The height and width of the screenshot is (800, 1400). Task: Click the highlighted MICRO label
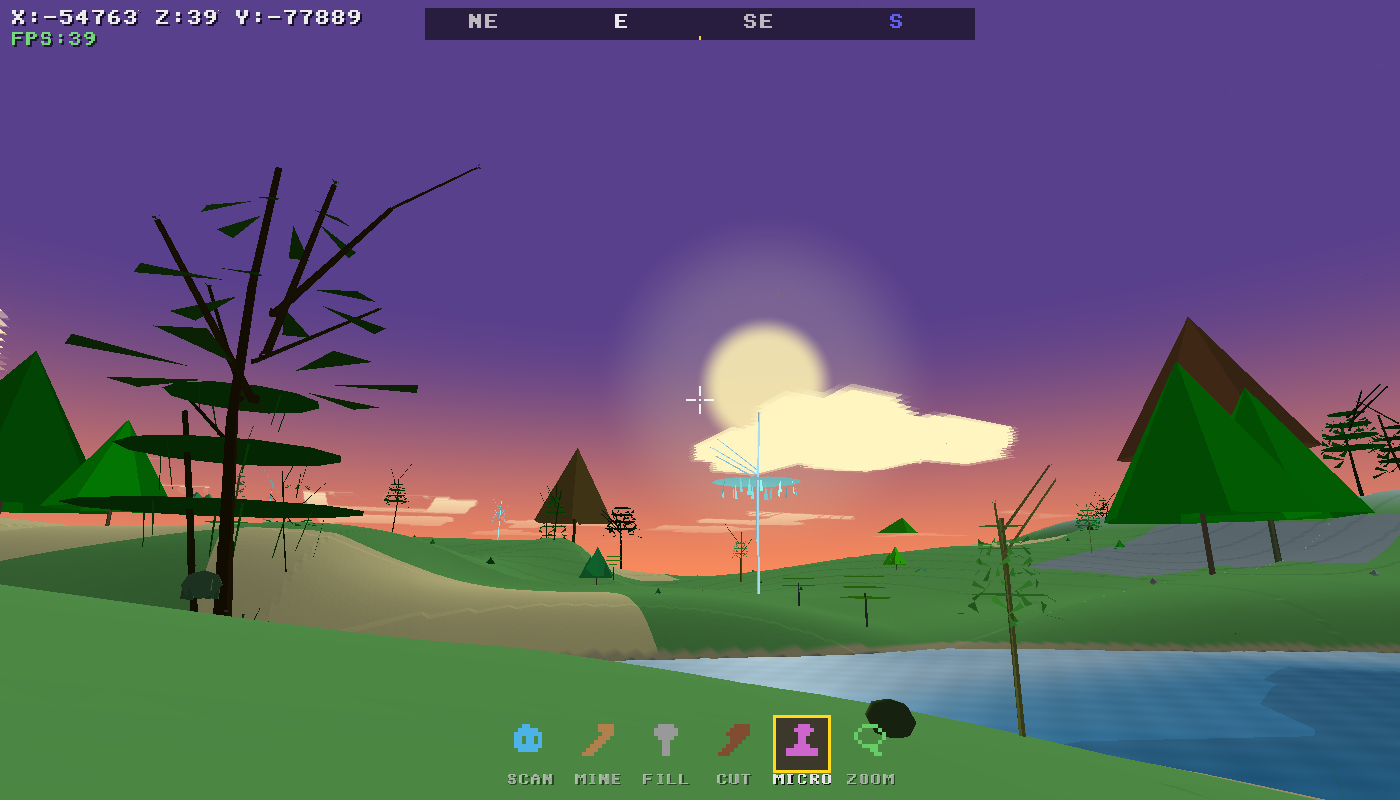point(803,778)
